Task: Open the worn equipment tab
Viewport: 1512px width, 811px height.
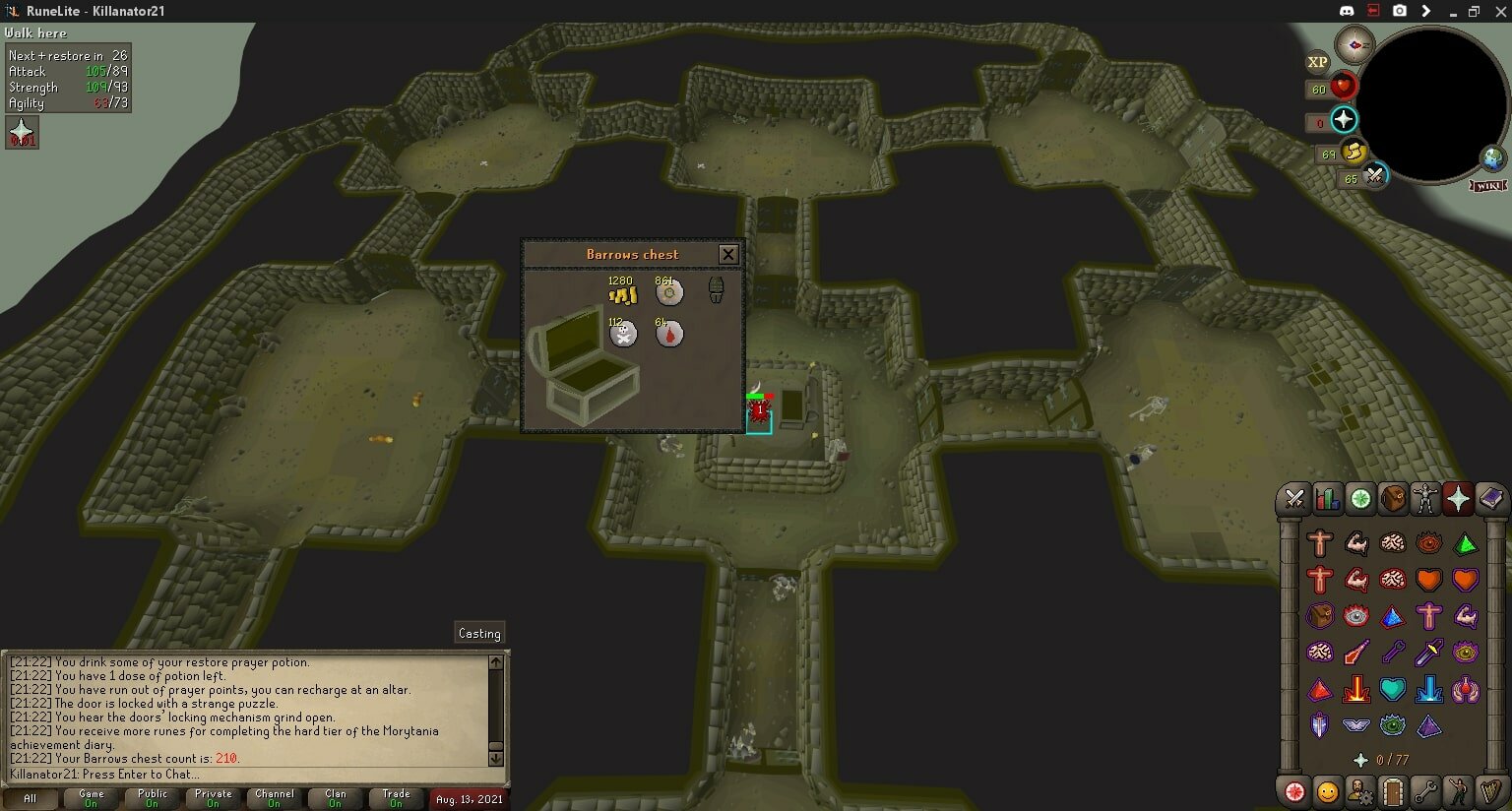Action: tap(1425, 499)
